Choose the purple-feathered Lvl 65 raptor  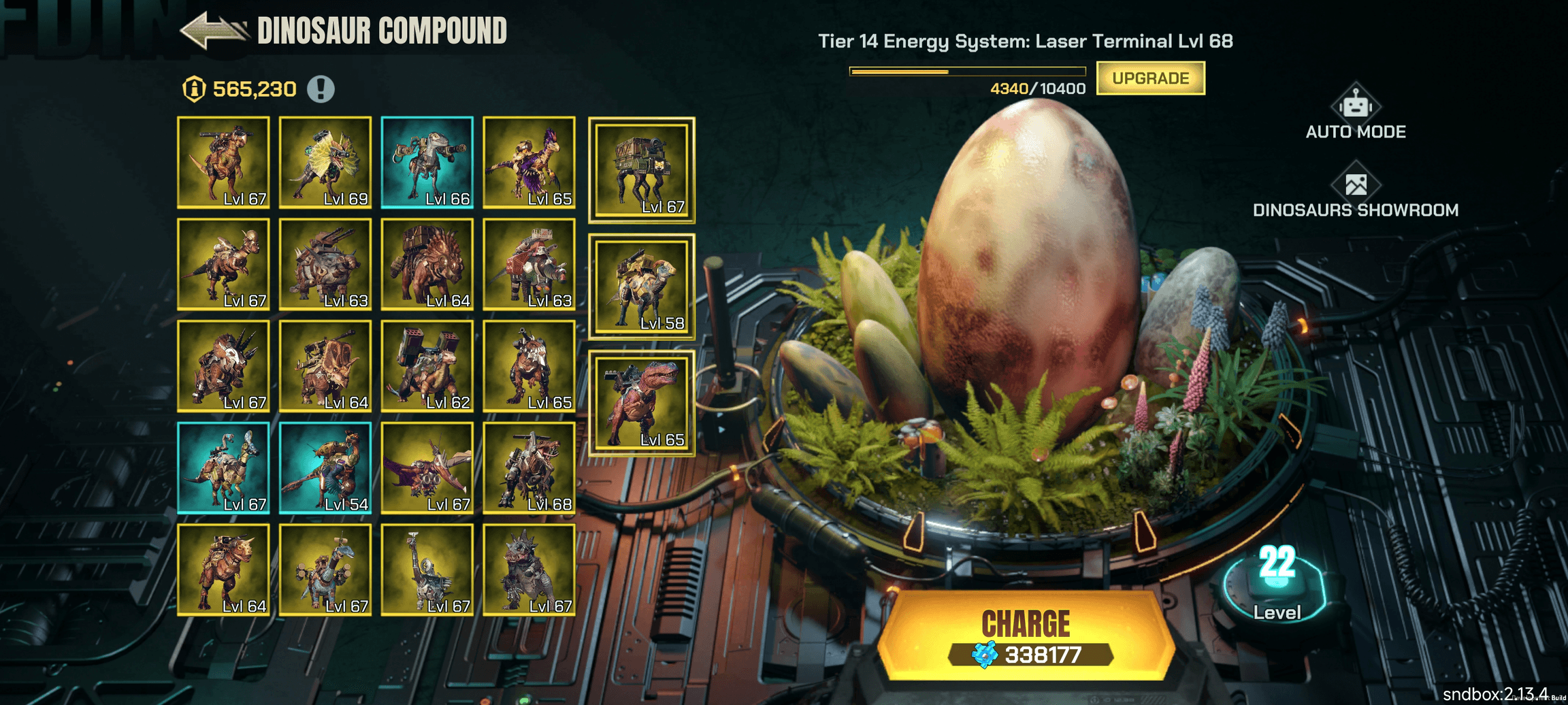coord(529,162)
